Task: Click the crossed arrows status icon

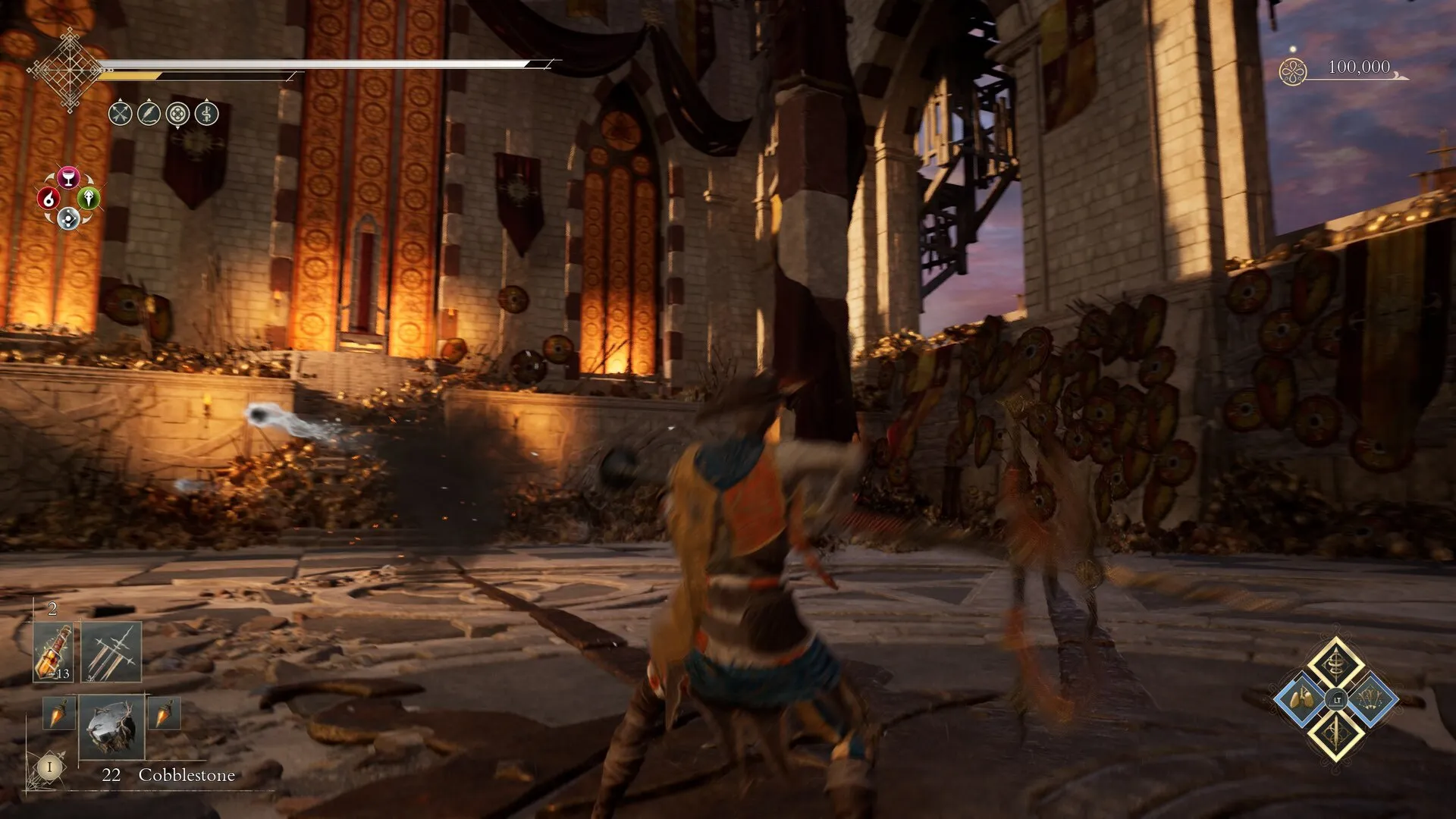Action: (x=121, y=114)
